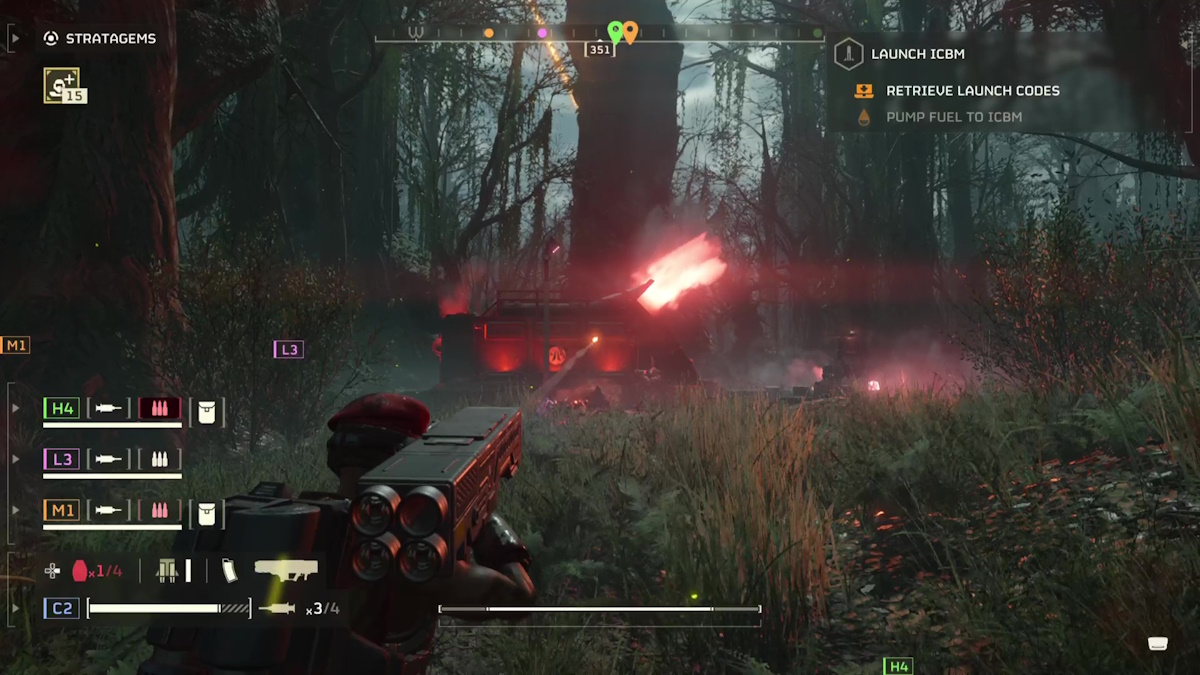Select the Pump Fuel to ICBM objective
This screenshot has width=1200, height=675.
pyautogui.click(x=953, y=117)
